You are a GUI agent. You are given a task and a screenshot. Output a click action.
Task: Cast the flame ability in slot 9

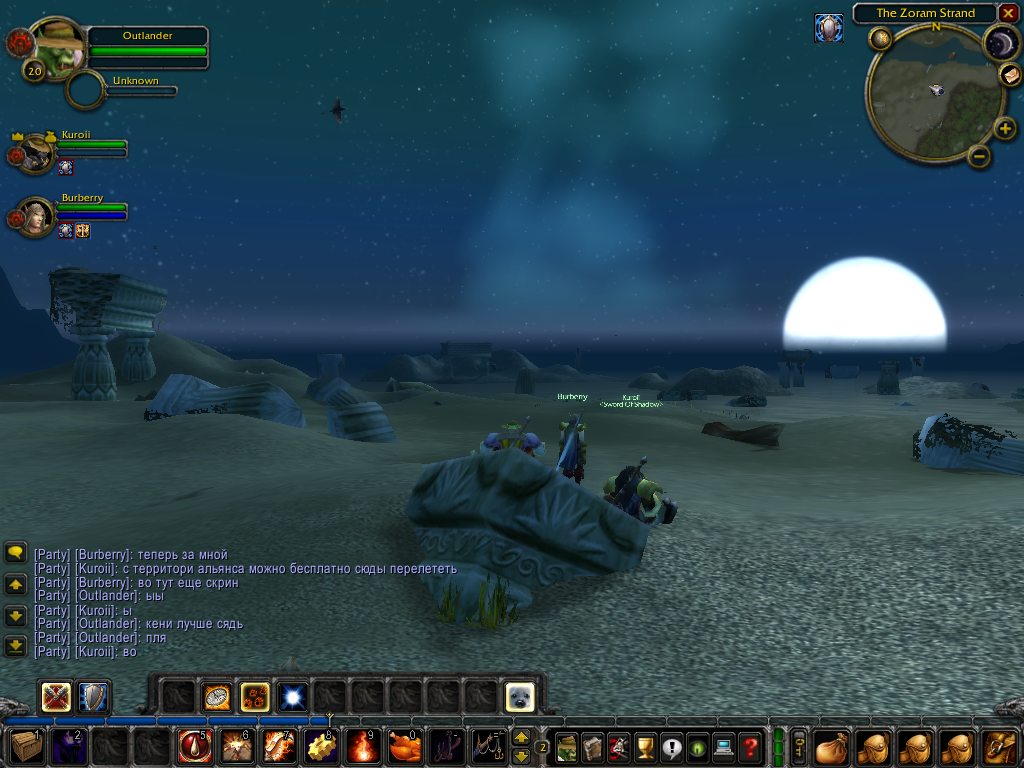[x=362, y=746]
